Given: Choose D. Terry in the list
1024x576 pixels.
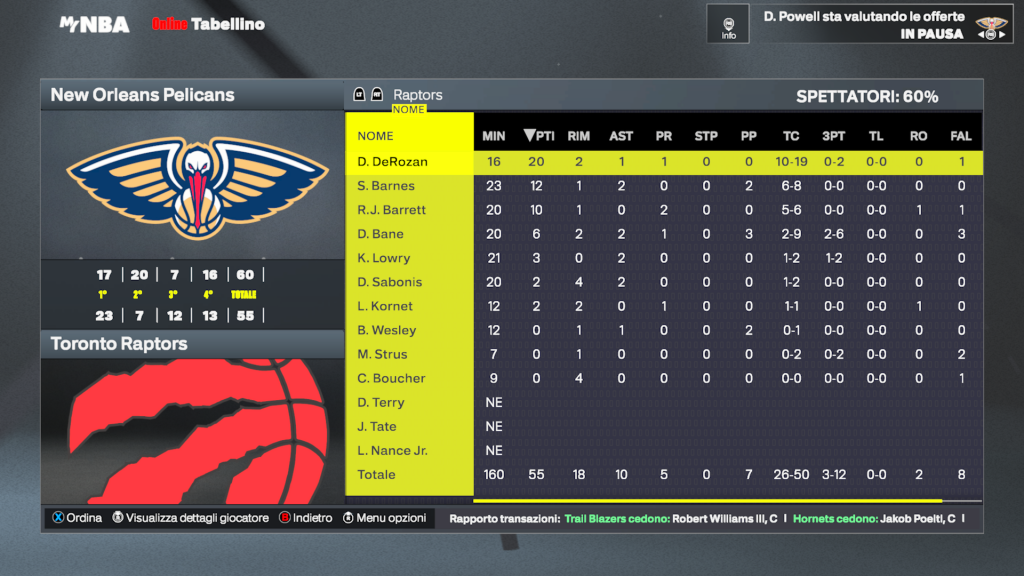Looking at the screenshot, I should point(381,402).
